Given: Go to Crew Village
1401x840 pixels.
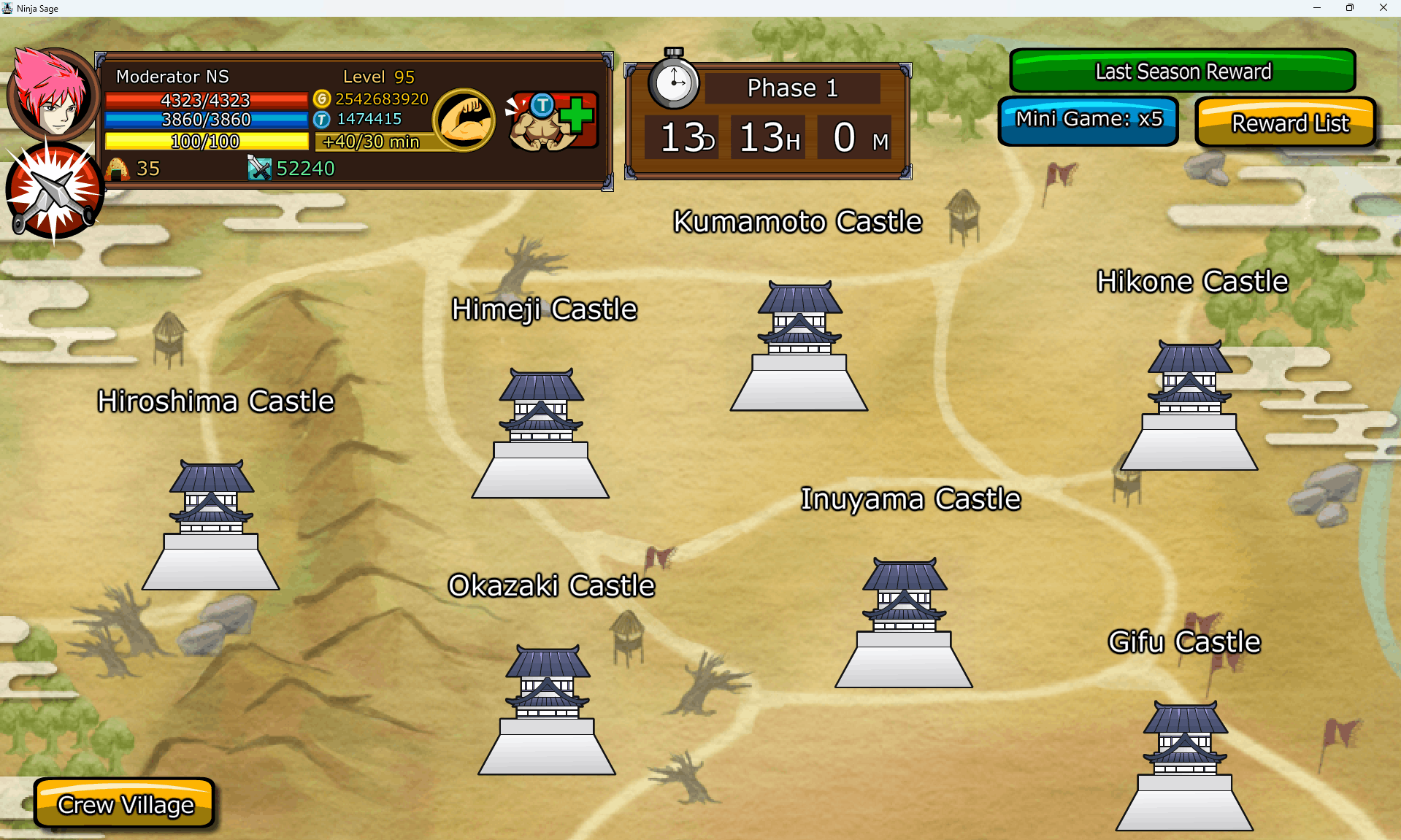Looking at the screenshot, I should click(125, 804).
